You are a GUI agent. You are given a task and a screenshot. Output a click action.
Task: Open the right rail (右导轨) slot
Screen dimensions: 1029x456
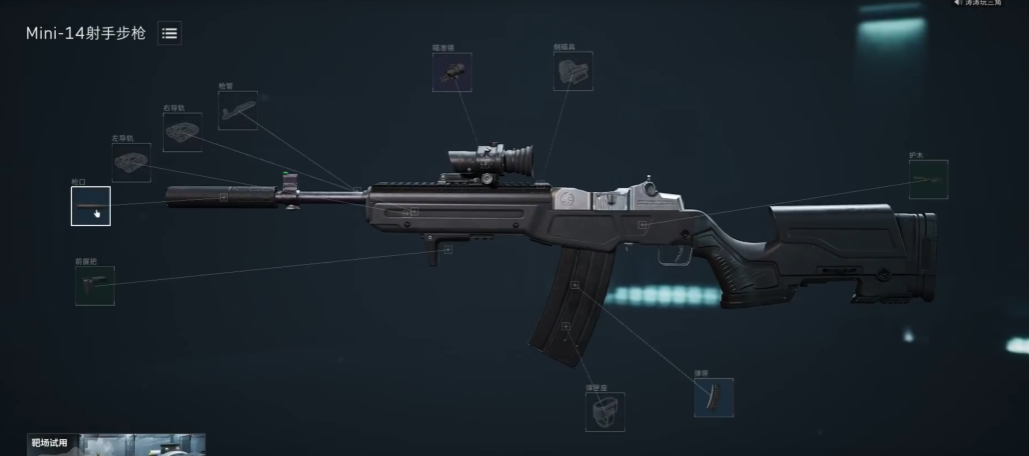(x=182, y=132)
